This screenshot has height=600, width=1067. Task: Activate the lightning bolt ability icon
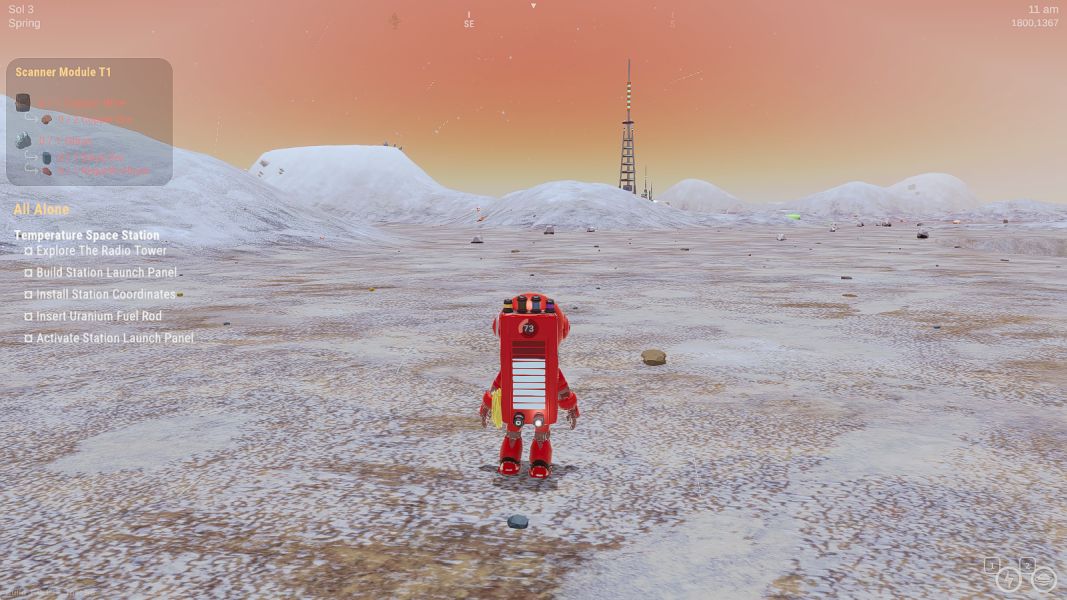point(1008,579)
